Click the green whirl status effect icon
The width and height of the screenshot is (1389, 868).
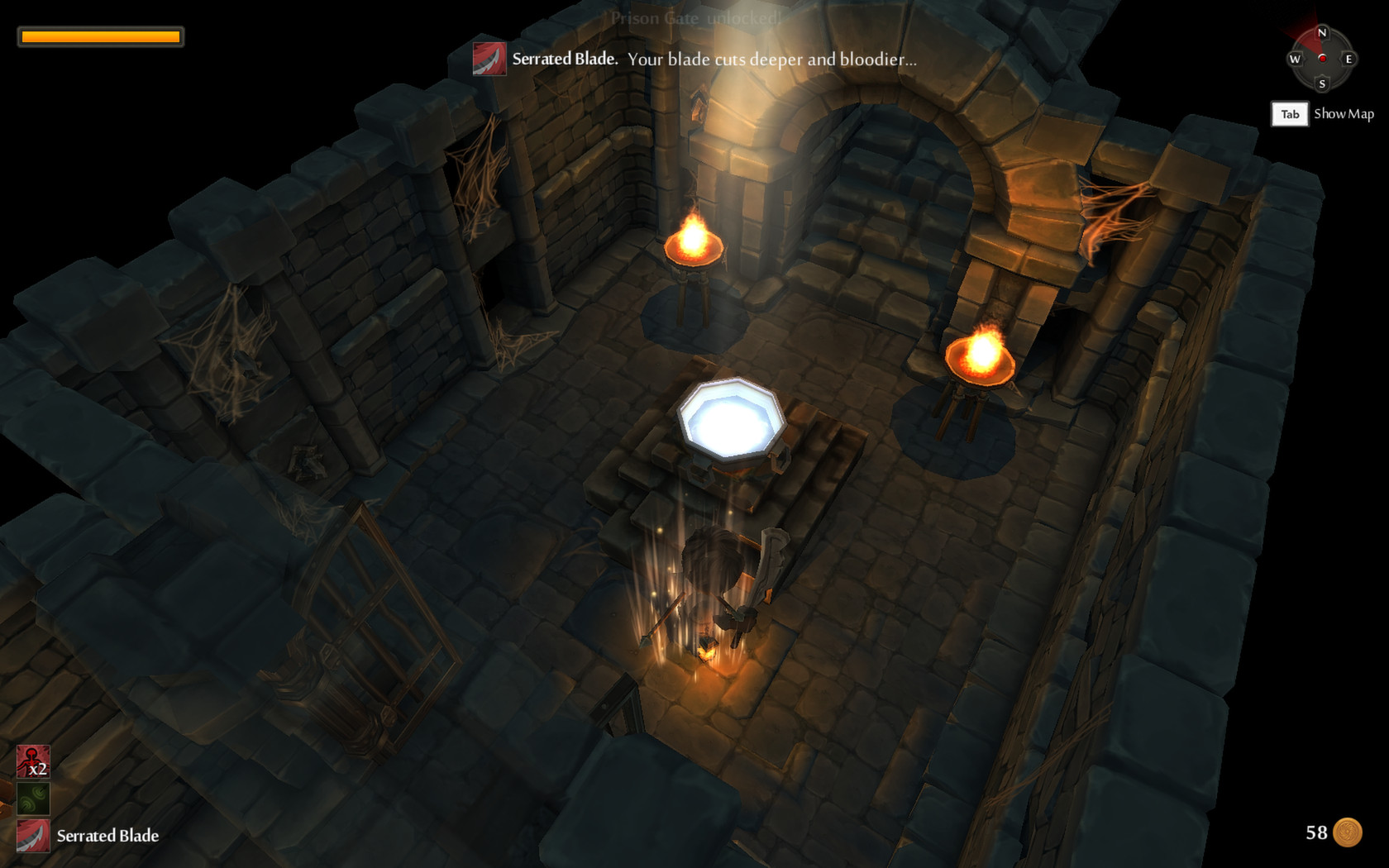pyautogui.click(x=31, y=799)
